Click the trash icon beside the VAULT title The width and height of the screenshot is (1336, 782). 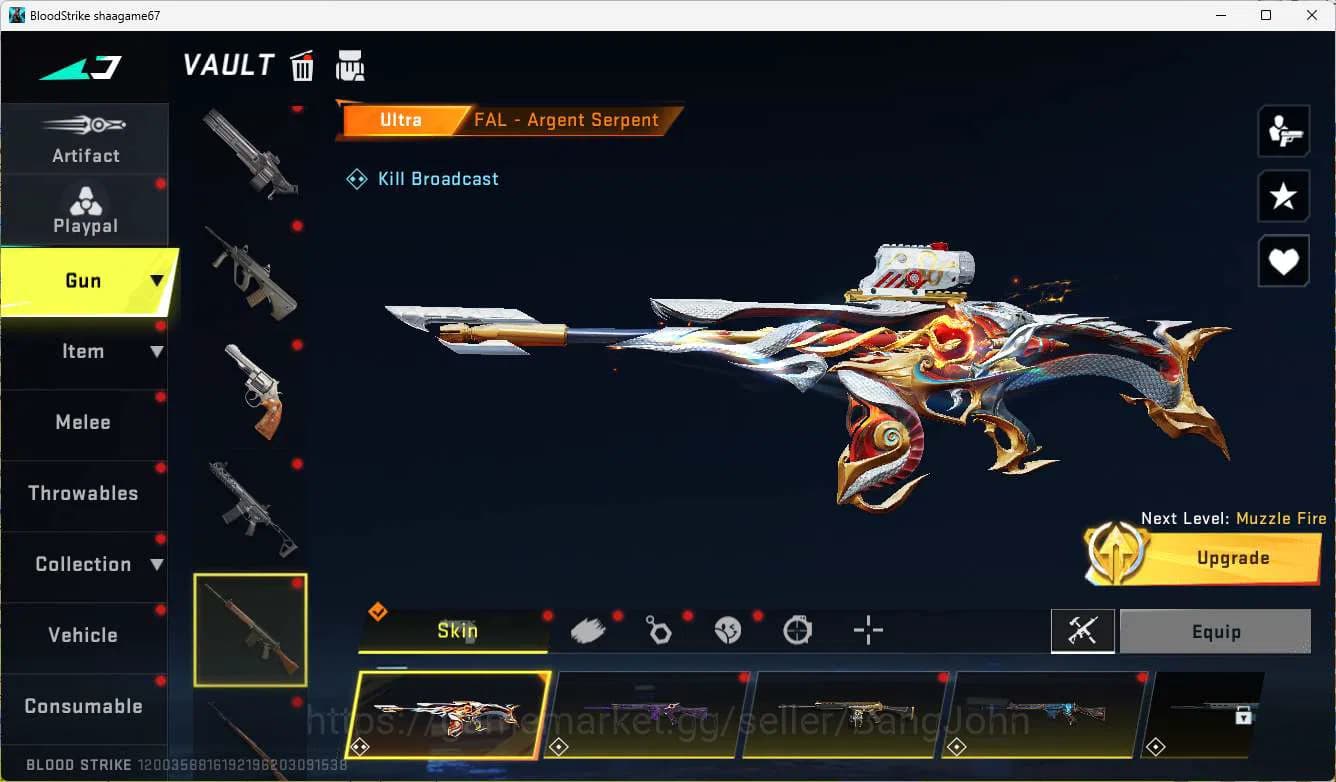tap(302, 65)
